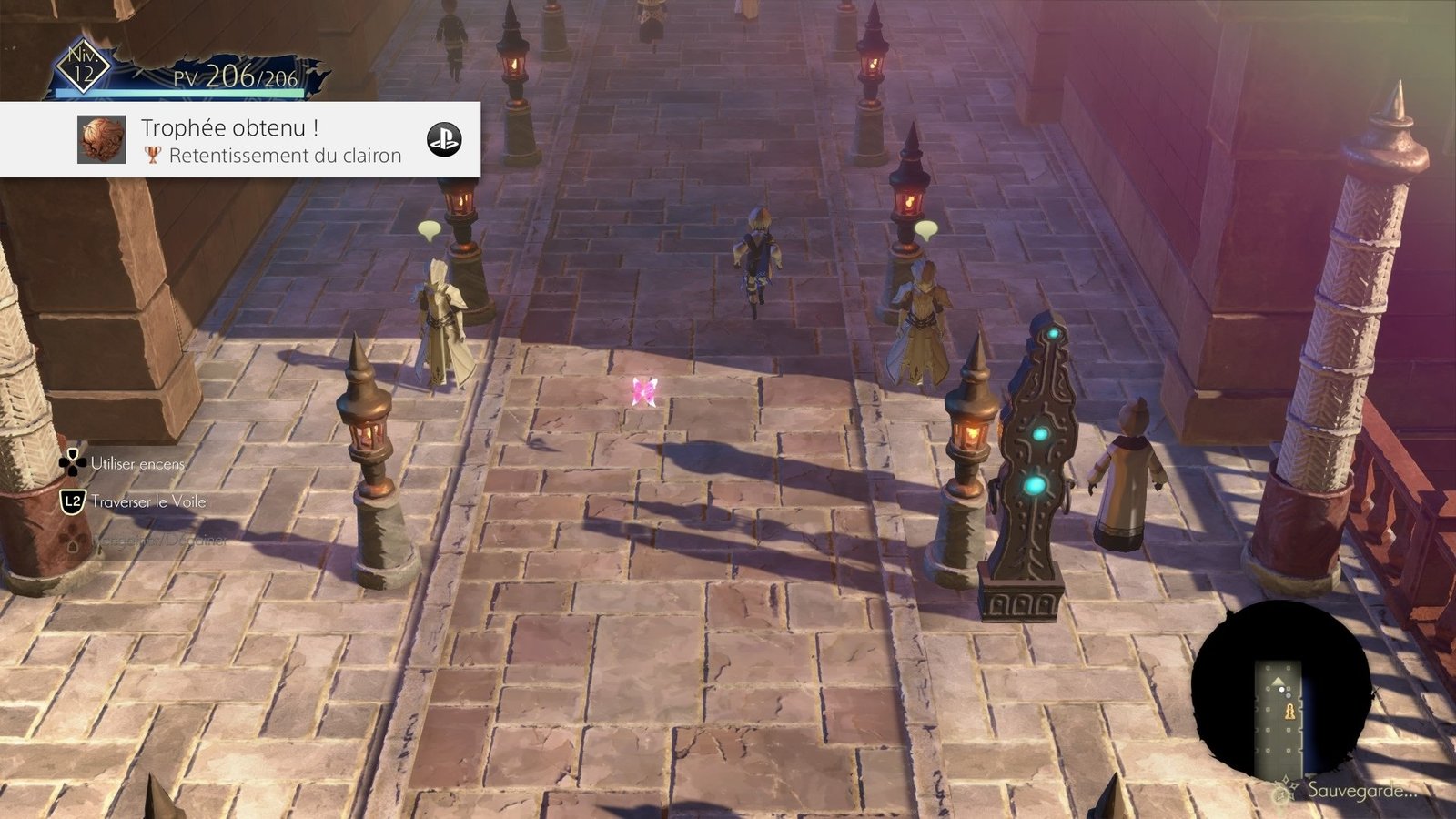The width and height of the screenshot is (1456, 819).
Task: Click the PlayStation logo on the notification
Action: [444, 140]
